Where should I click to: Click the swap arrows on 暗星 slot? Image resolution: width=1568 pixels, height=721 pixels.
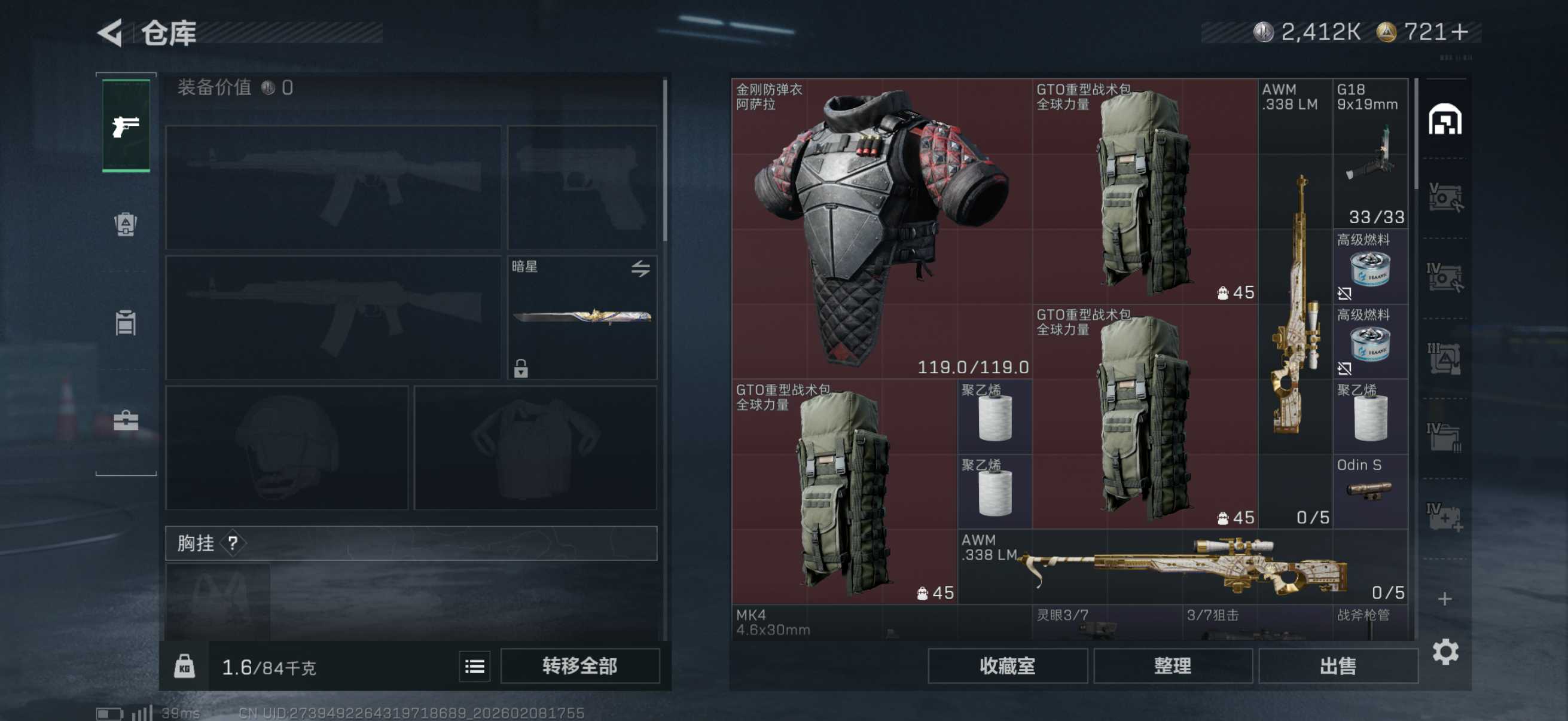click(640, 268)
